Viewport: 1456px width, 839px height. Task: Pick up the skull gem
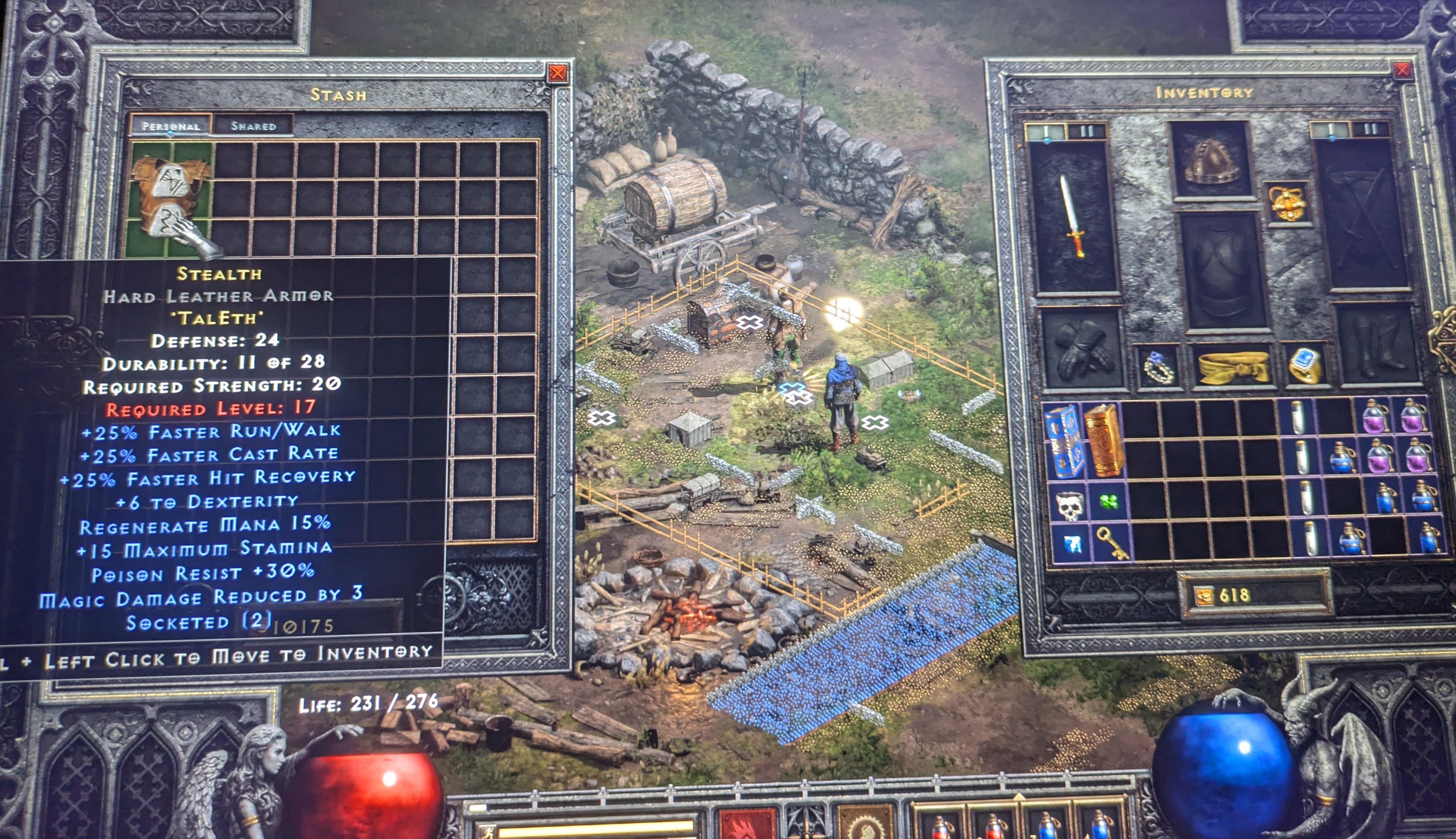click(x=1070, y=505)
